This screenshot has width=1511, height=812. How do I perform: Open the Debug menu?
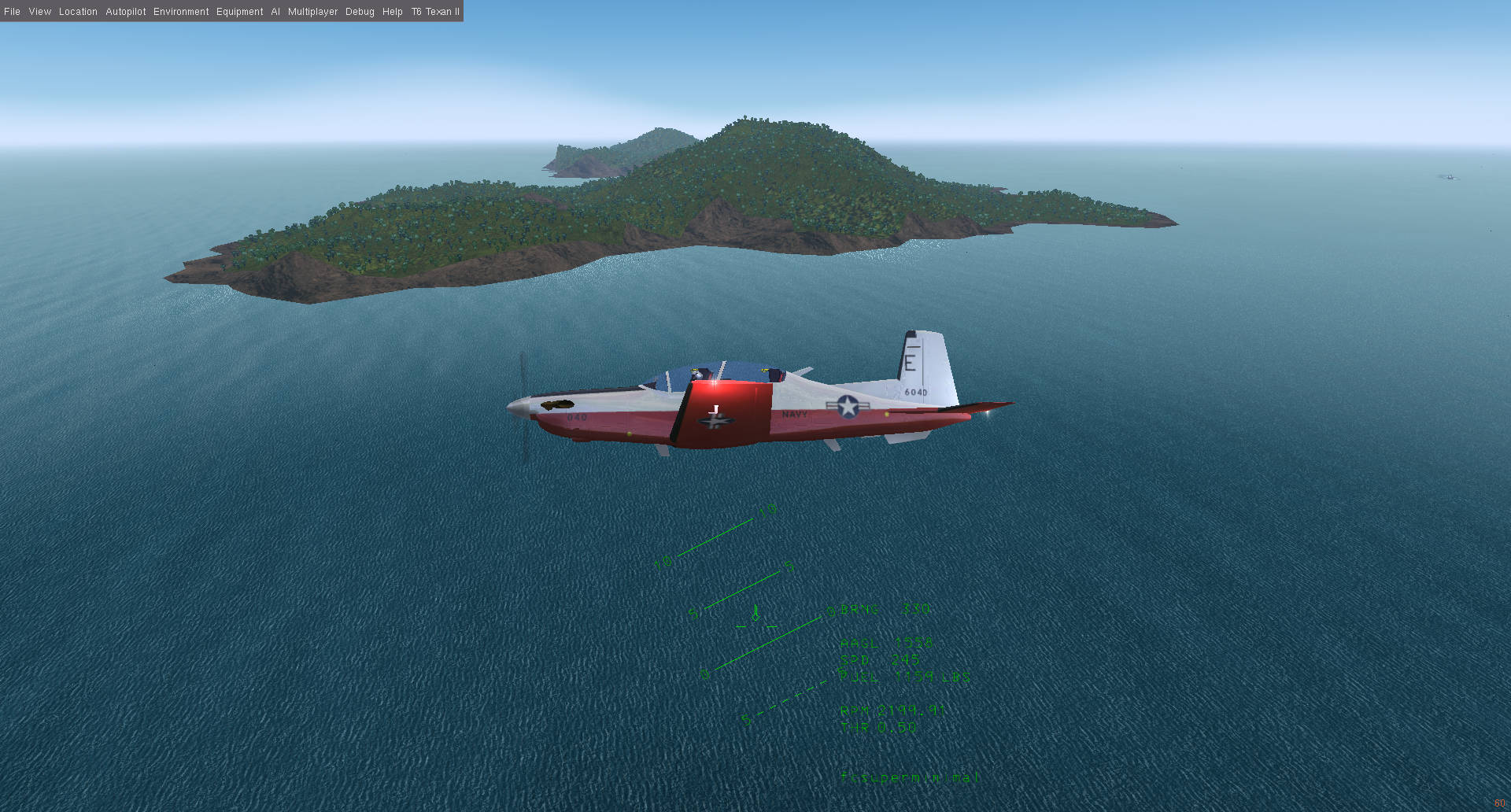coord(359,11)
